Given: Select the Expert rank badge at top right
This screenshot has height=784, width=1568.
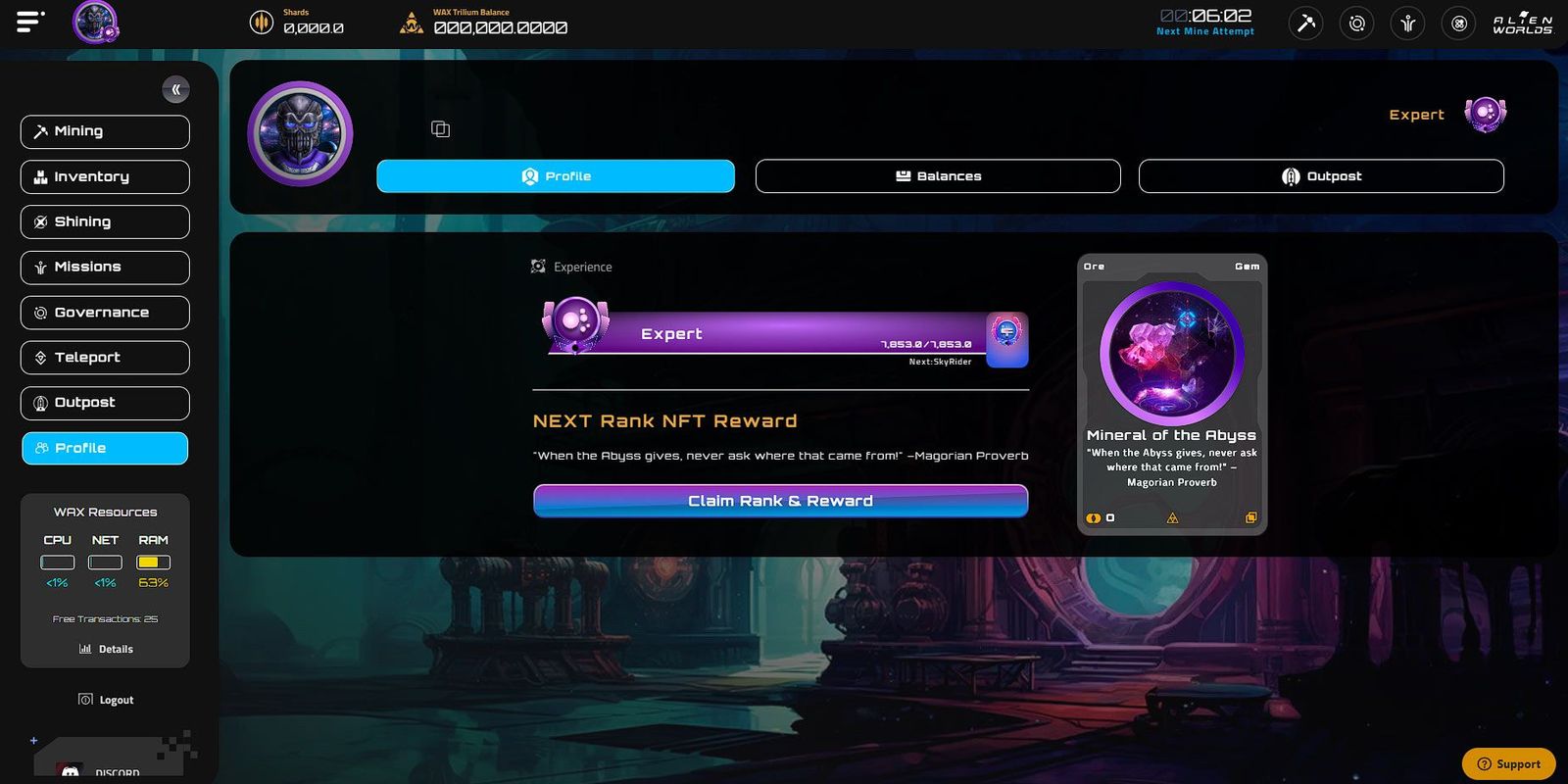Looking at the screenshot, I should 1485,114.
